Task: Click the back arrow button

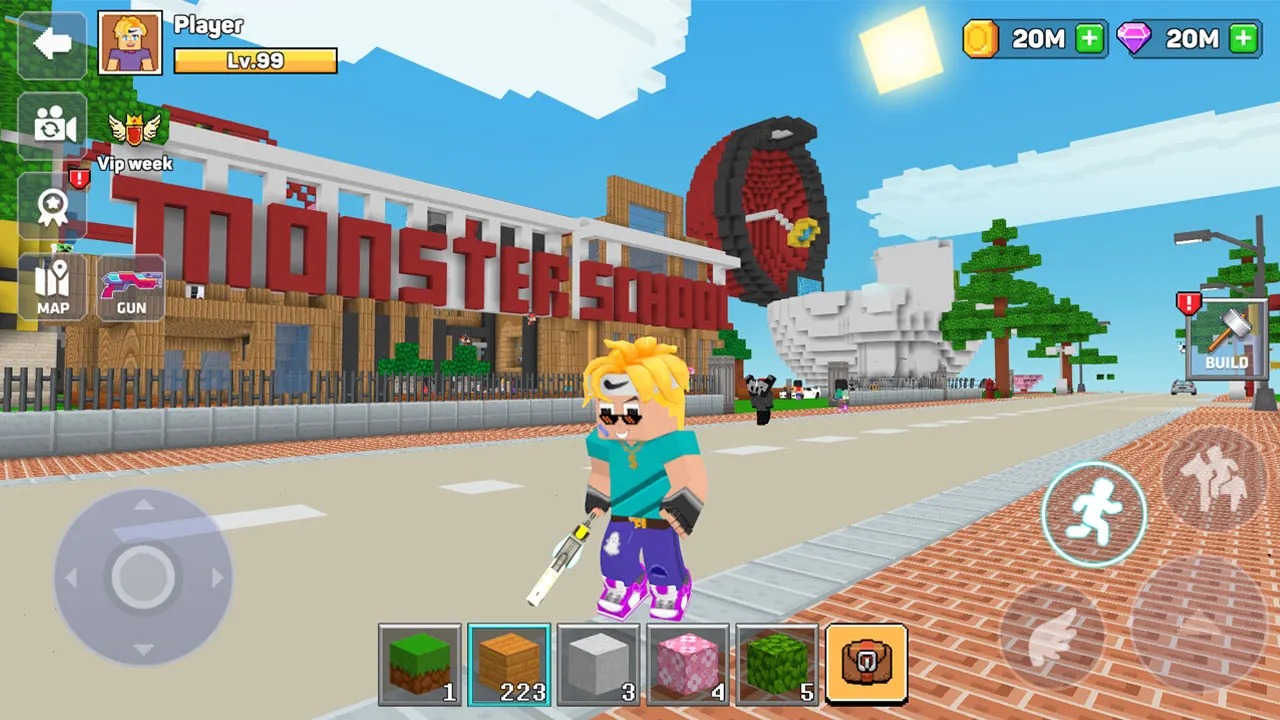Action: tap(51, 43)
